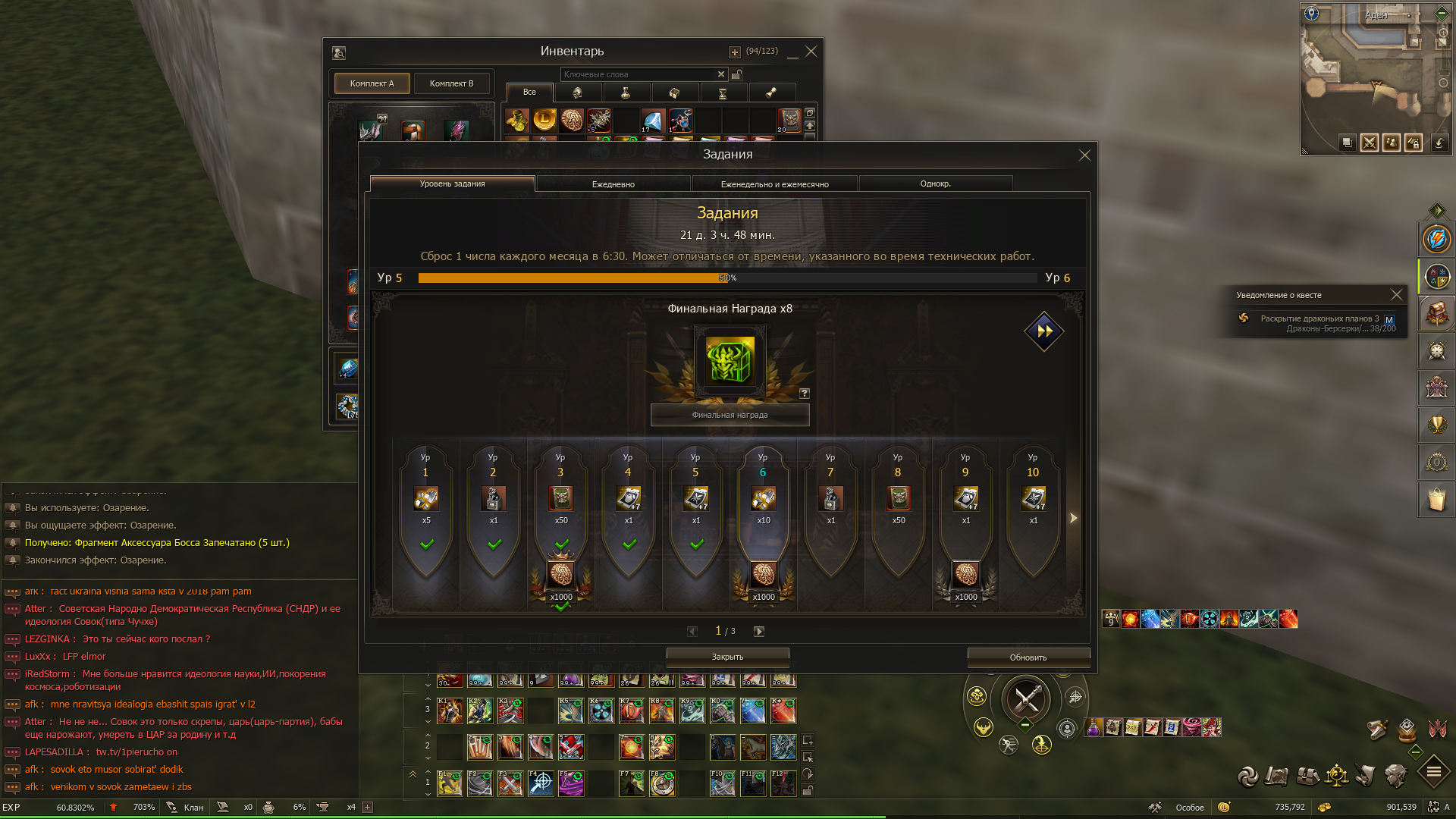1456x819 pixels.
Task: Switch to Комплект B equipment set
Action: tap(451, 83)
